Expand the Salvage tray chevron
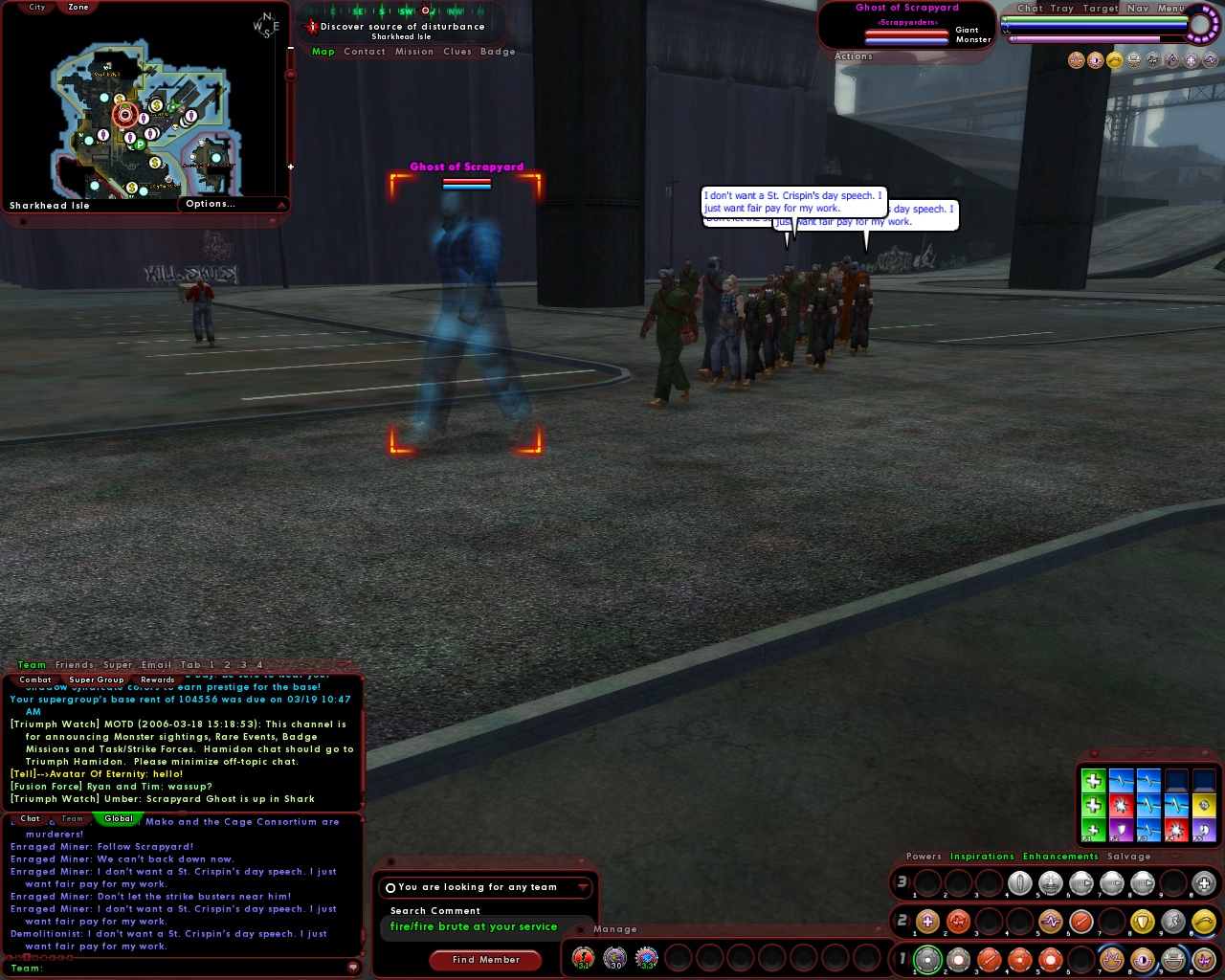This screenshot has height=980, width=1225. (1175, 856)
